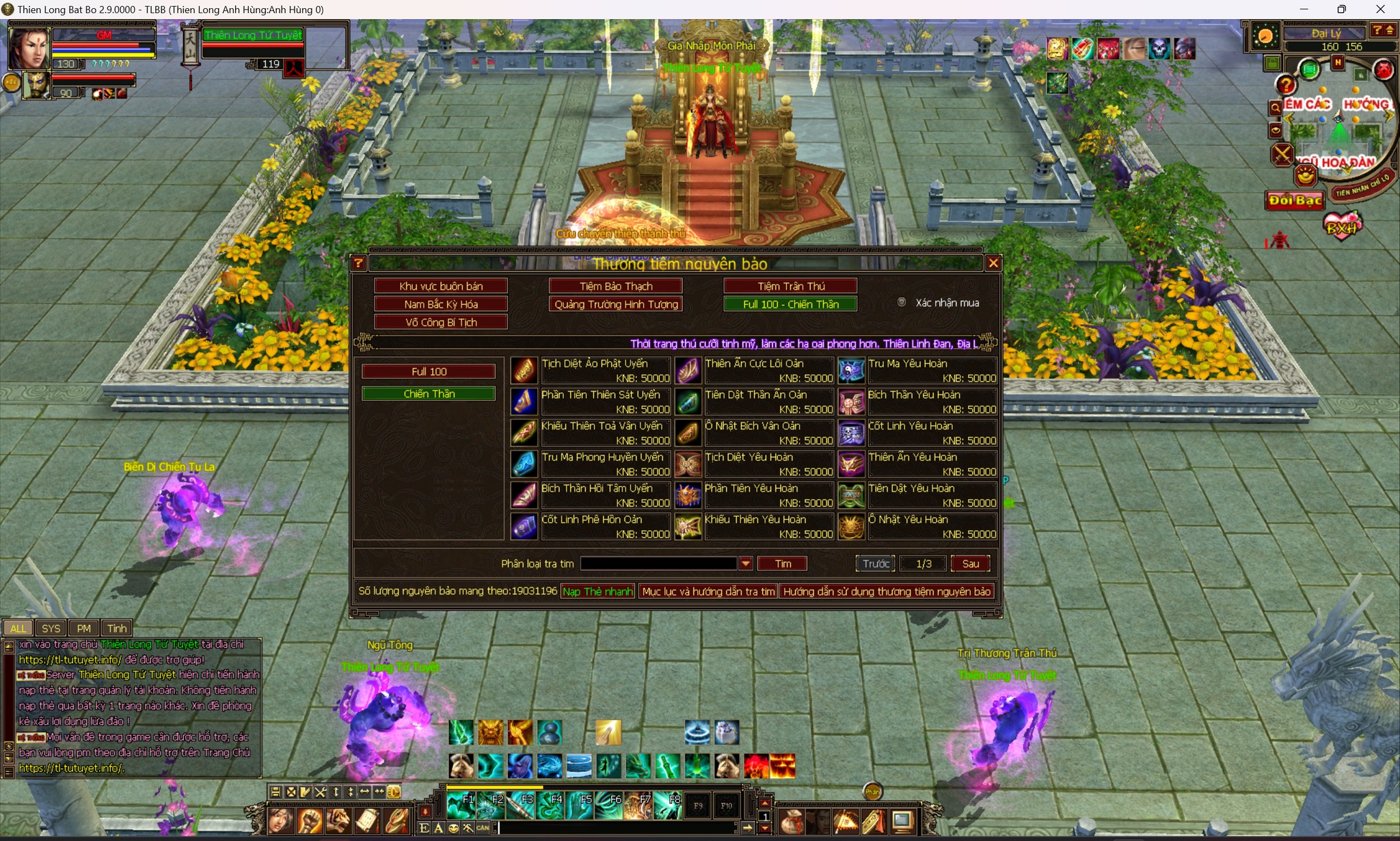Open the Khu vực buôn bán category
The image size is (1400, 841).
tap(441, 286)
